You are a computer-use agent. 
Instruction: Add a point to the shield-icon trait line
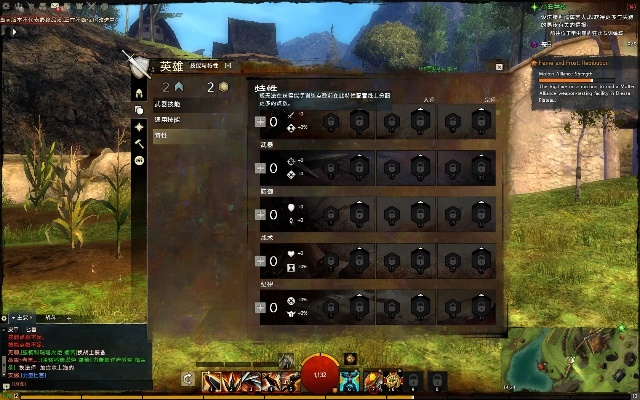click(x=261, y=213)
